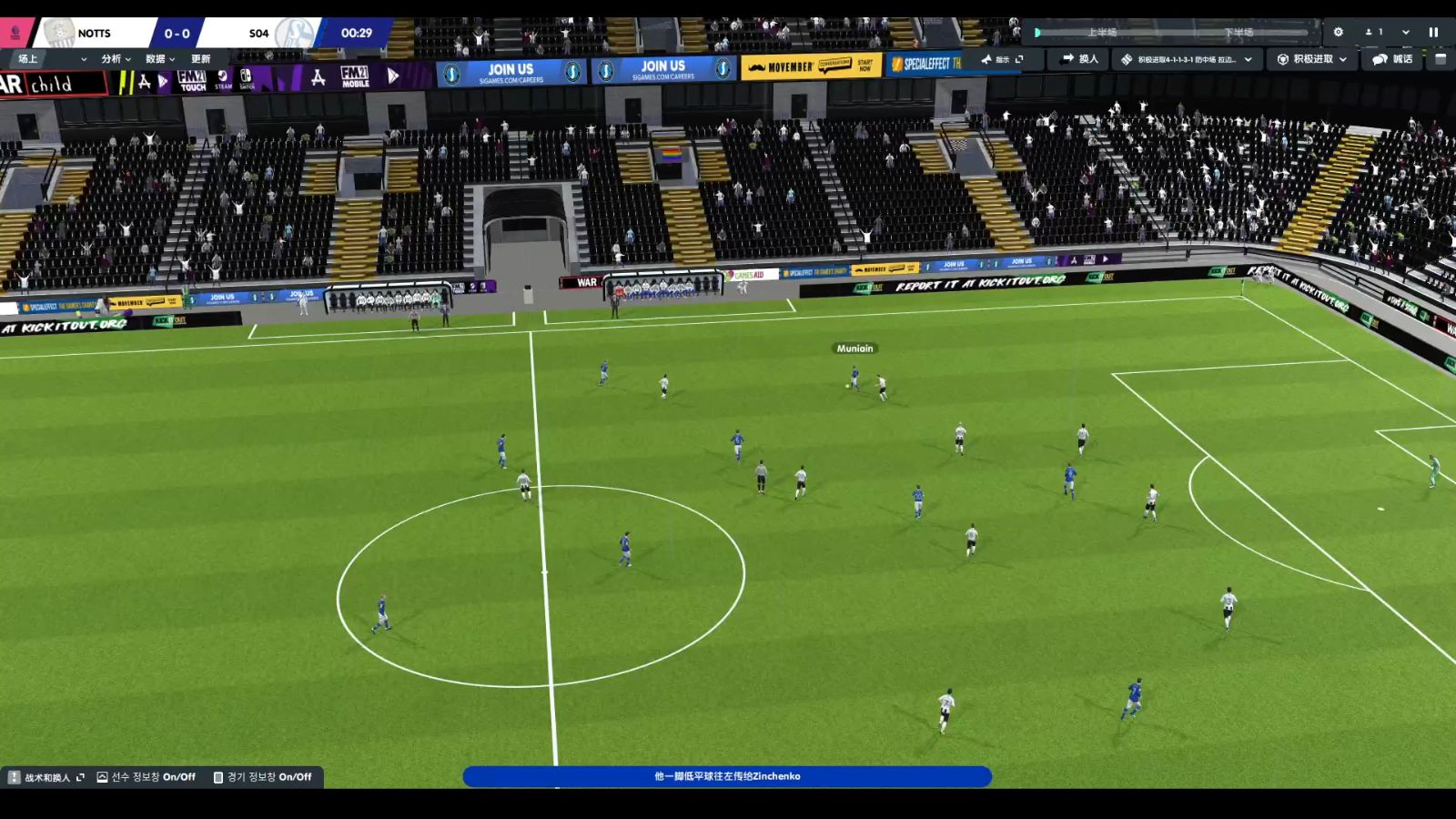
Task: Open the gear settings icon
Action: pos(1339,32)
